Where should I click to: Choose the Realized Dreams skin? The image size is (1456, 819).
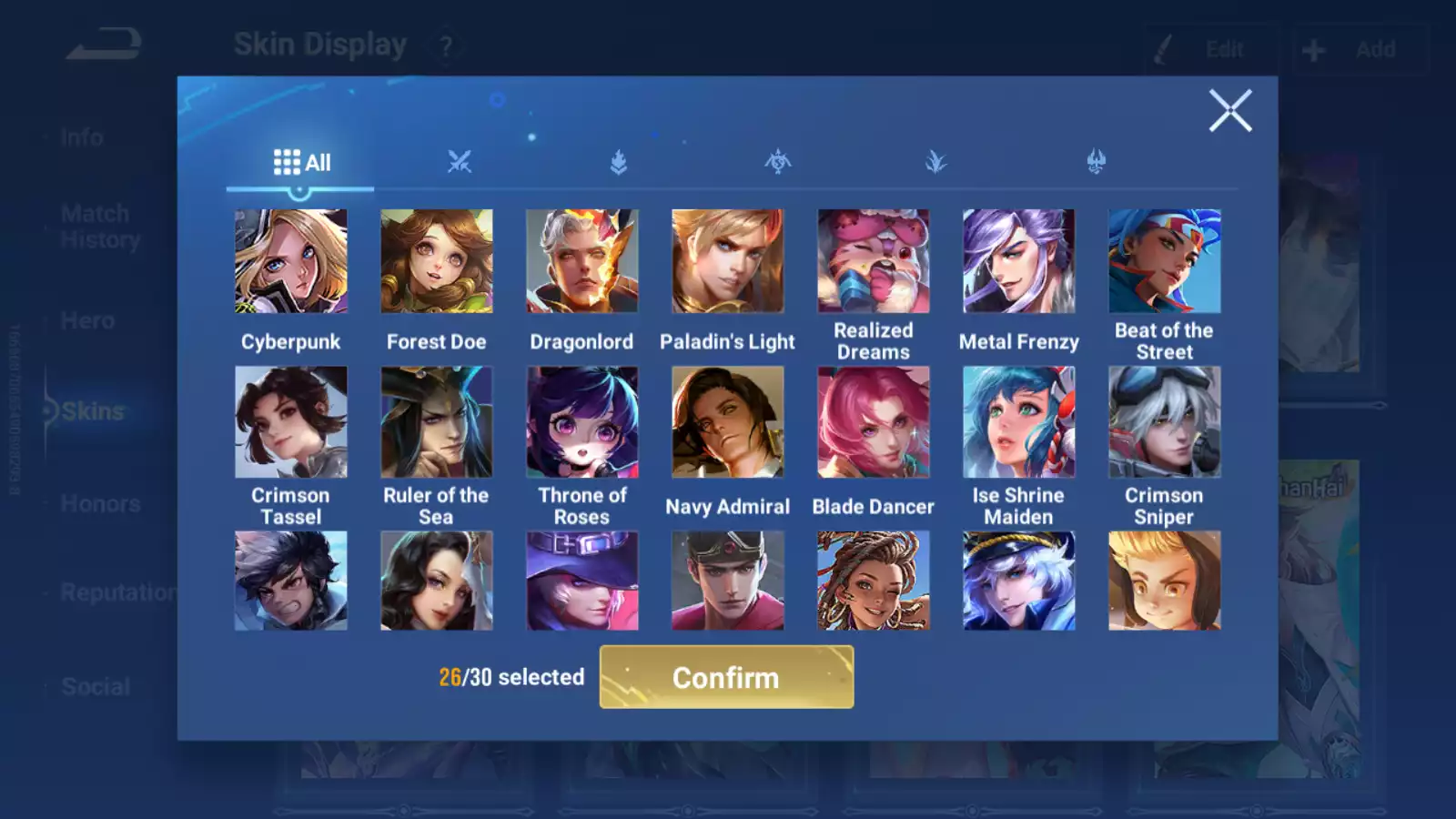pyautogui.click(x=874, y=262)
